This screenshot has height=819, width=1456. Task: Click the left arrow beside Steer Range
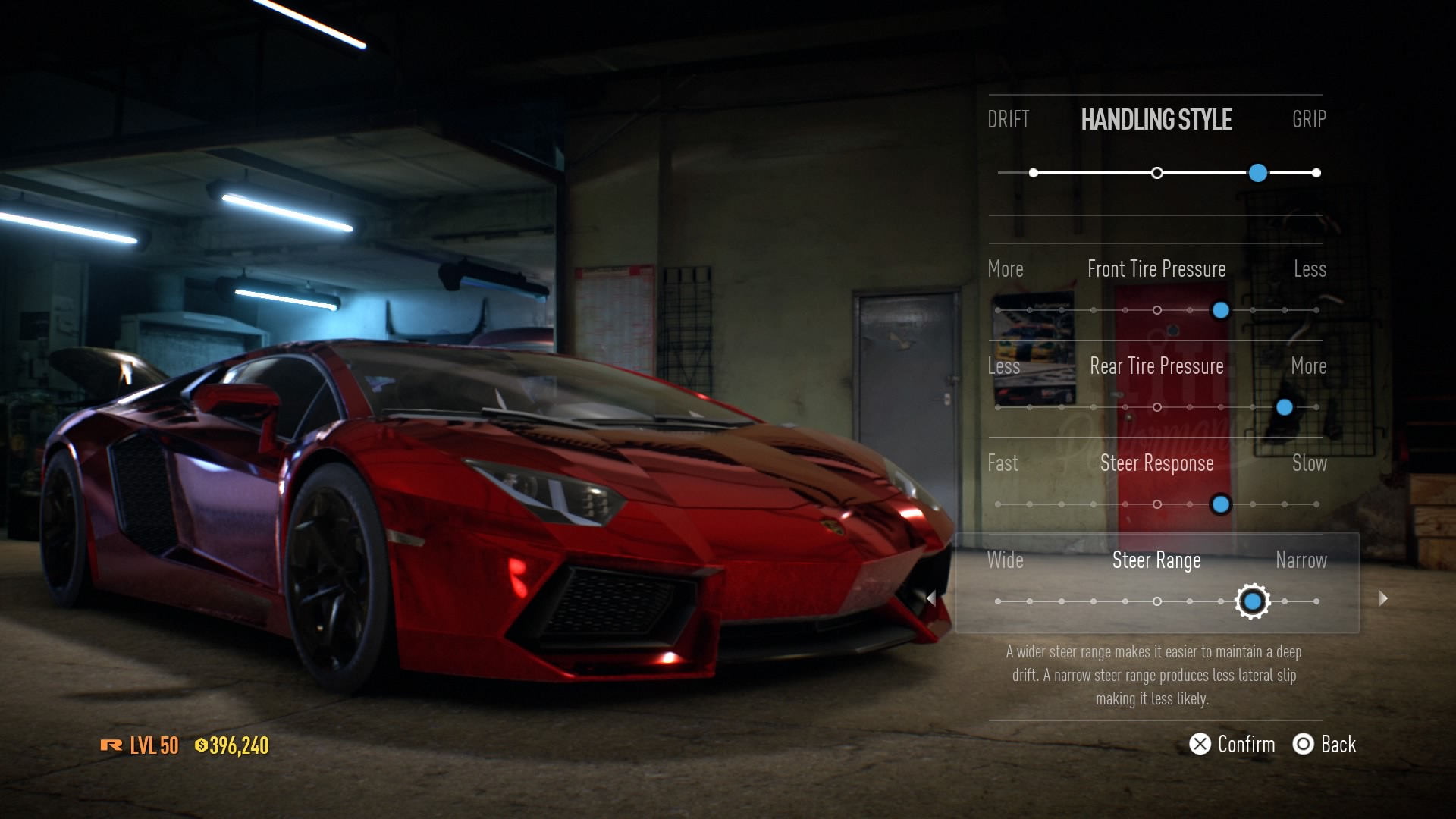coord(931,598)
